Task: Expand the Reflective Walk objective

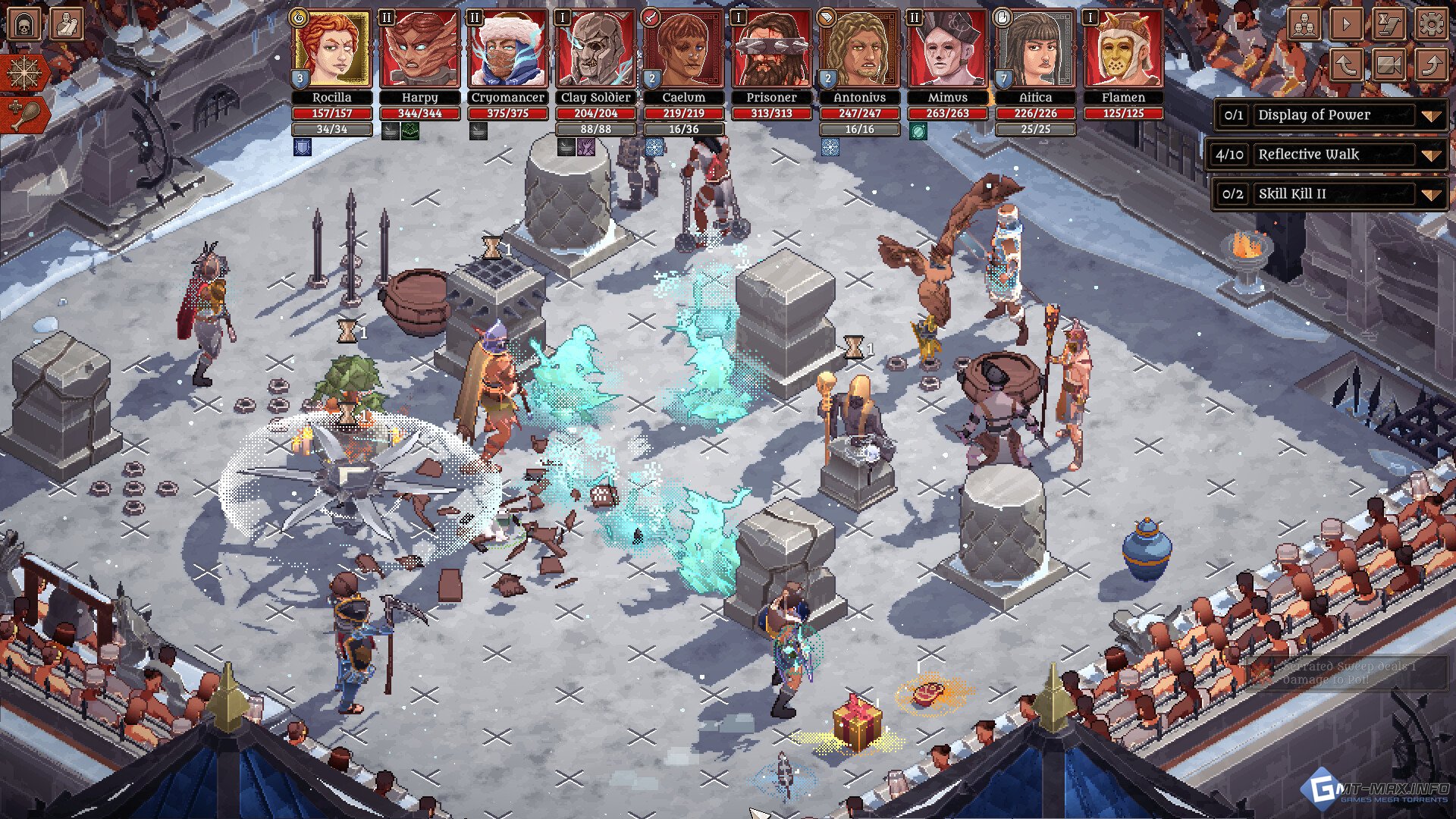Action: pos(1430,155)
